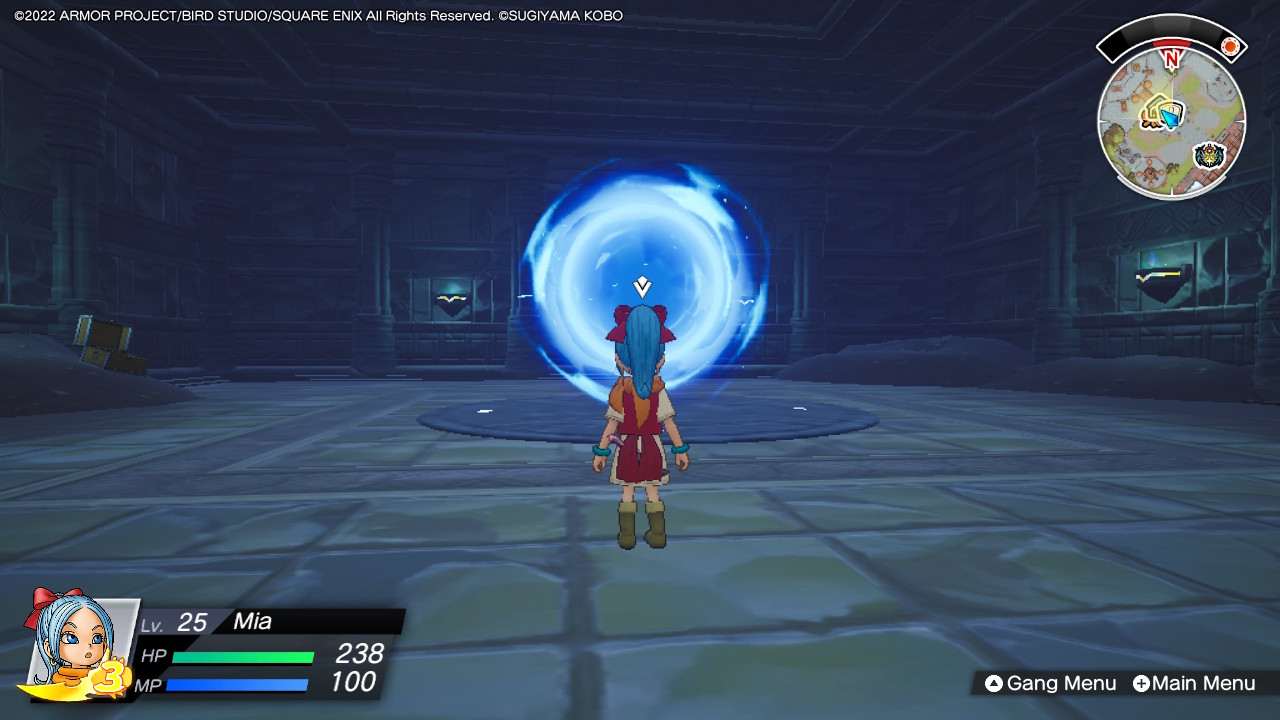Click the name Mia in the status bar
Screen dimensions: 1280x720
[x=251, y=620]
